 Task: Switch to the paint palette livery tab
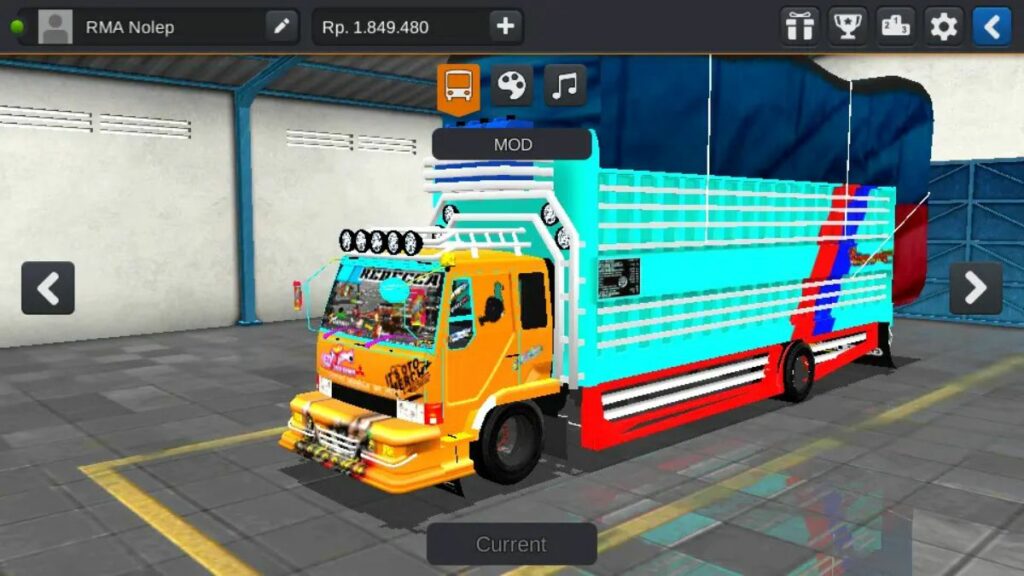pyautogui.click(x=511, y=86)
